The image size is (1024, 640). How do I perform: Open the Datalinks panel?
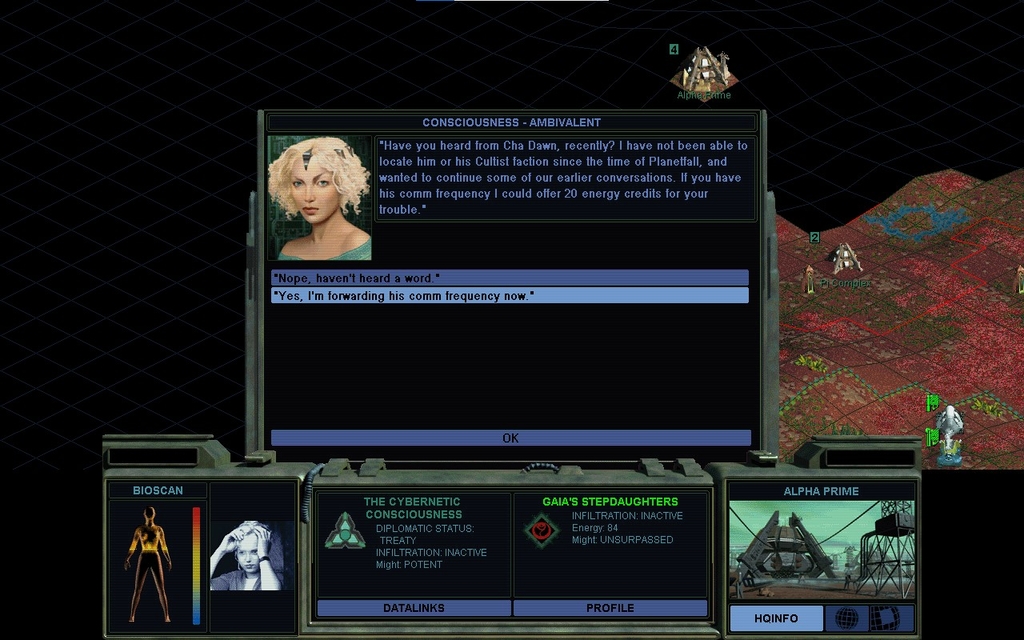pyautogui.click(x=413, y=608)
